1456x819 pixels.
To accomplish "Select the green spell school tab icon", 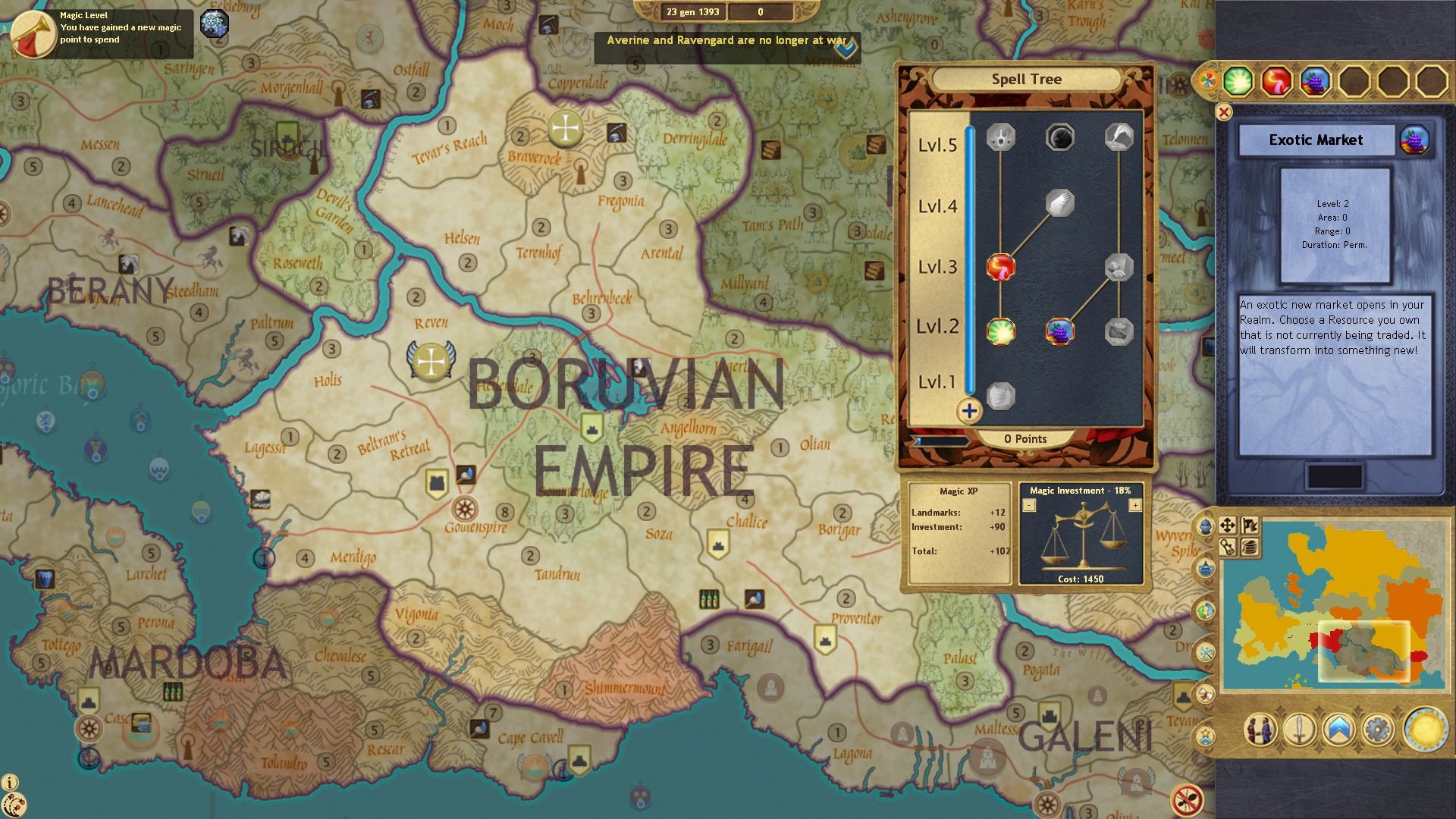I will coord(1237,81).
